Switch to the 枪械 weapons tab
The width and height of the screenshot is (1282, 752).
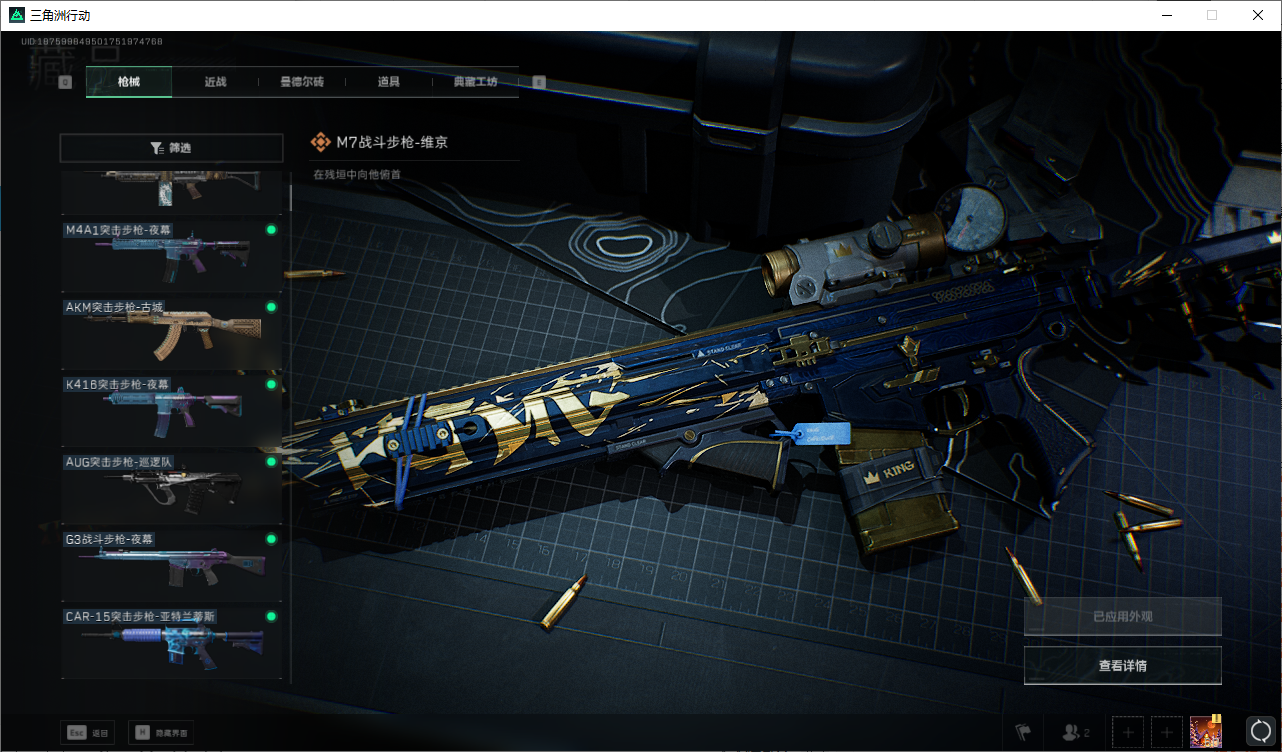click(129, 82)
